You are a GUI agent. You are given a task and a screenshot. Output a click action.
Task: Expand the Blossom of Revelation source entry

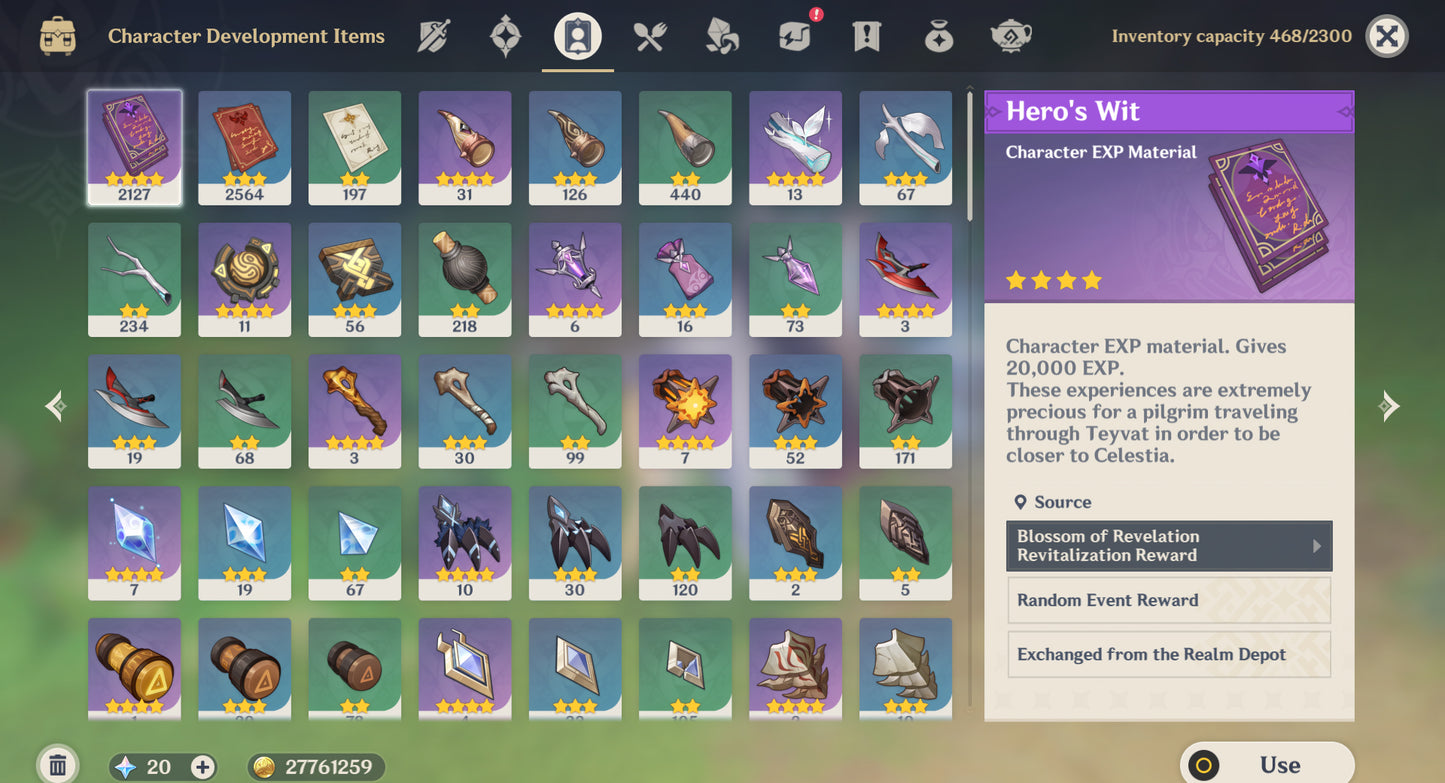pyautogui.click(x=1168, y=546)
